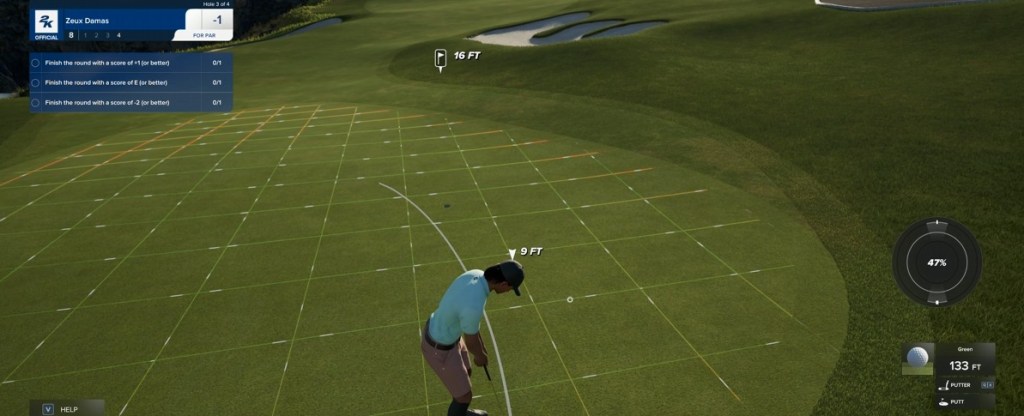The image size is (1024, 416).
Task: Click the 2K Official logo badge
Action: [46, 24]
